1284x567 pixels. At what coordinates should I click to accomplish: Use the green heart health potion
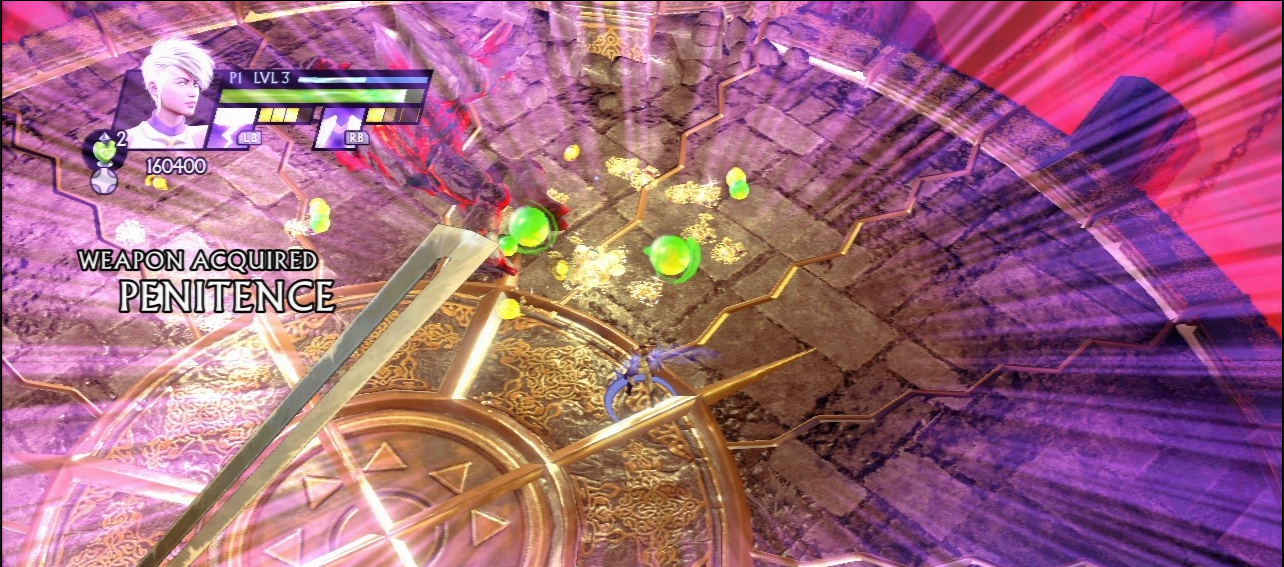coord(102,151)
